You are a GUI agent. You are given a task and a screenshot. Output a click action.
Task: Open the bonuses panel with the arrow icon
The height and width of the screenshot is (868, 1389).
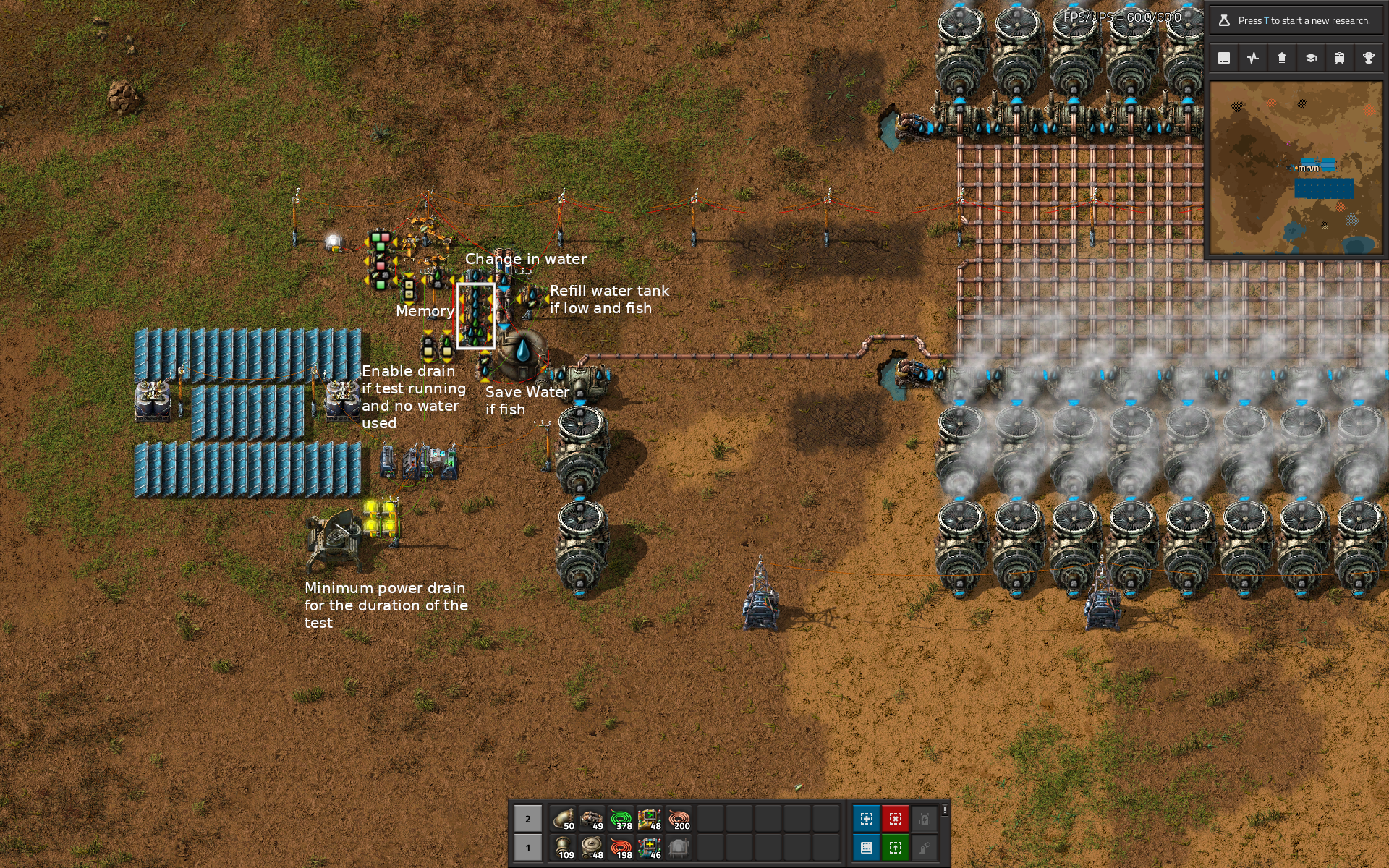point(1282,58)
